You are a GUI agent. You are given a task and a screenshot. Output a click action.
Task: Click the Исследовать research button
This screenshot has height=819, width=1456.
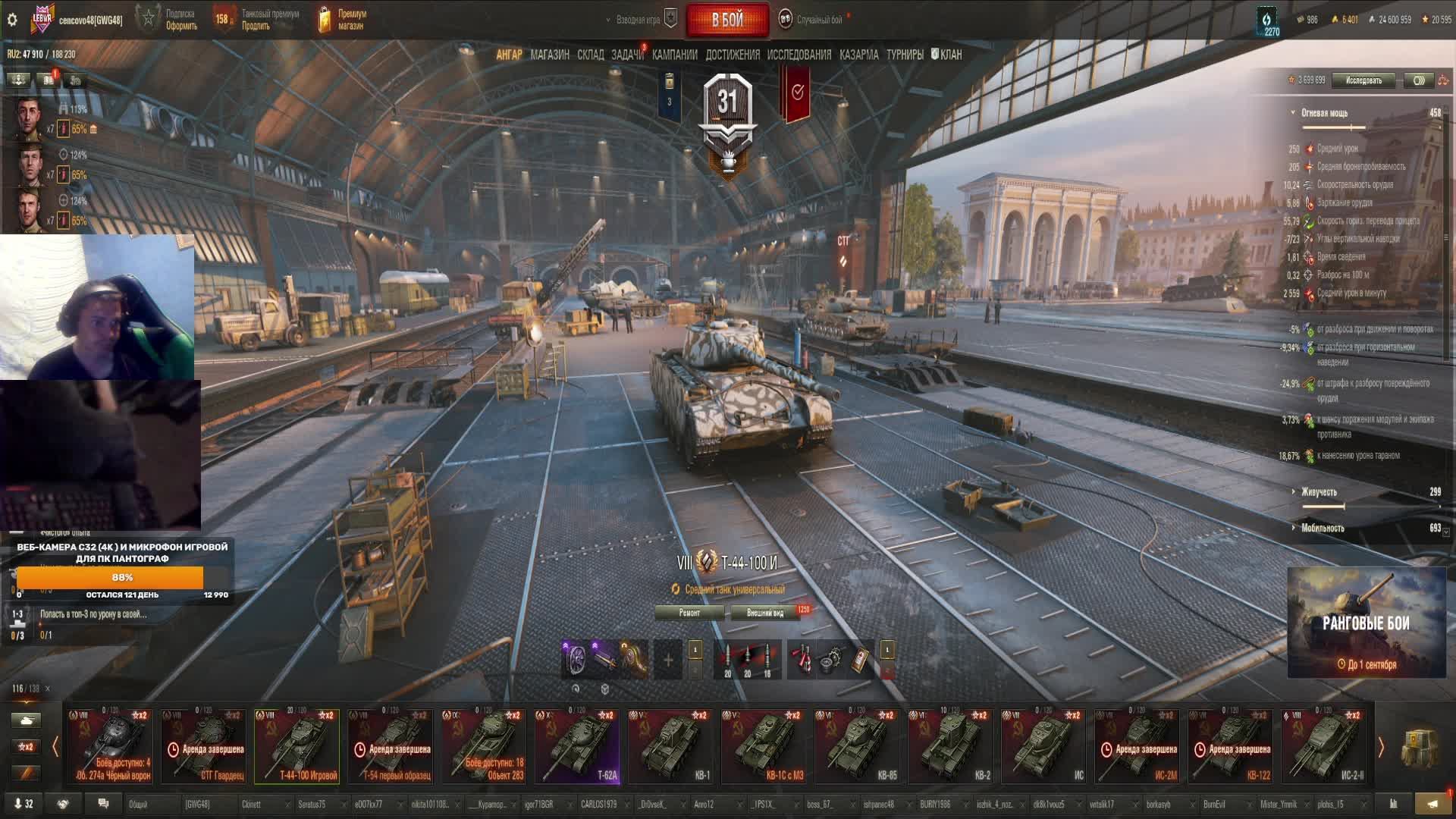(1363, 80)
